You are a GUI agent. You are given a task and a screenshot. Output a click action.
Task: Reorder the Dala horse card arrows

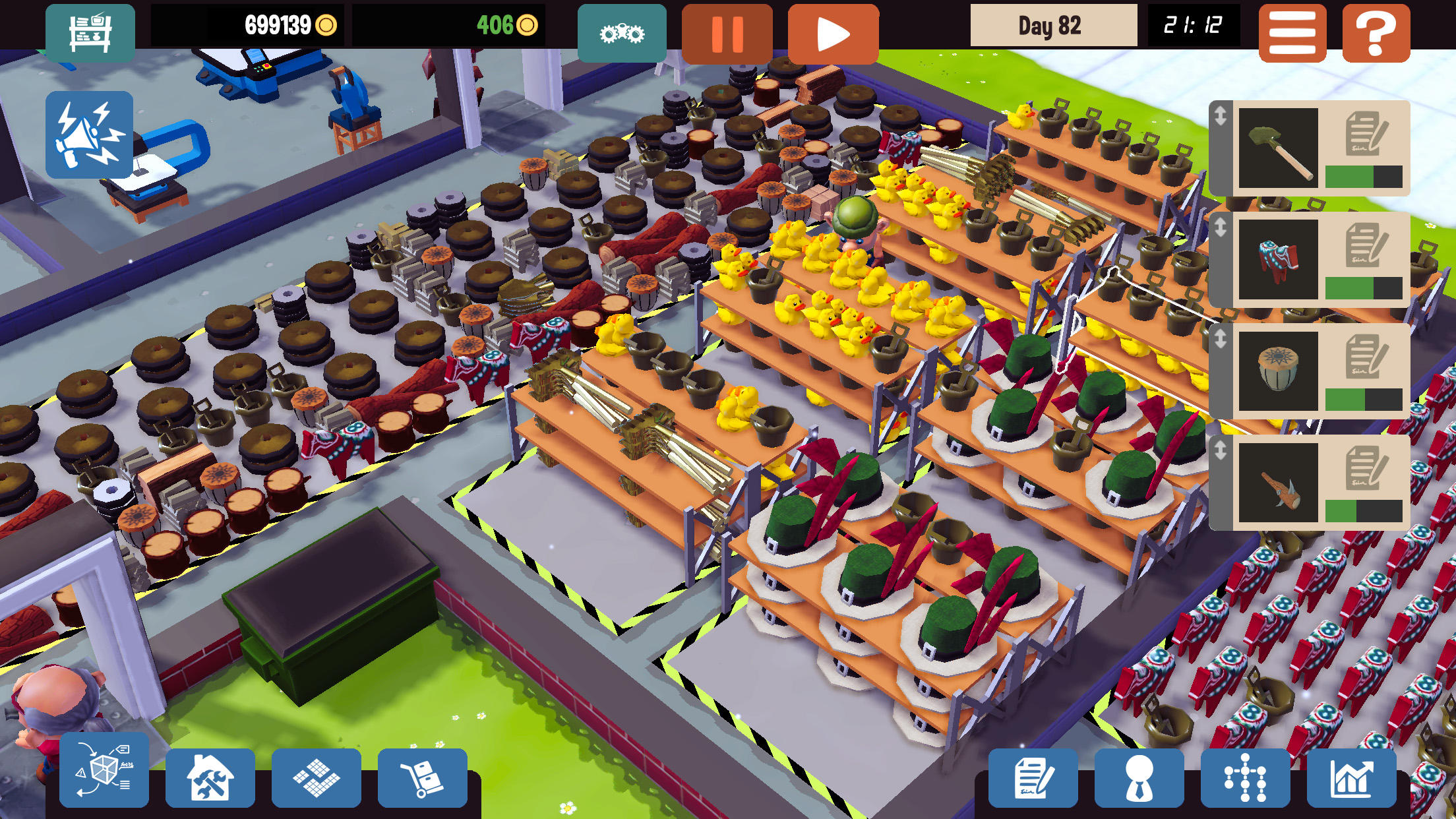pyautogui.click(x=1221, y=226)
